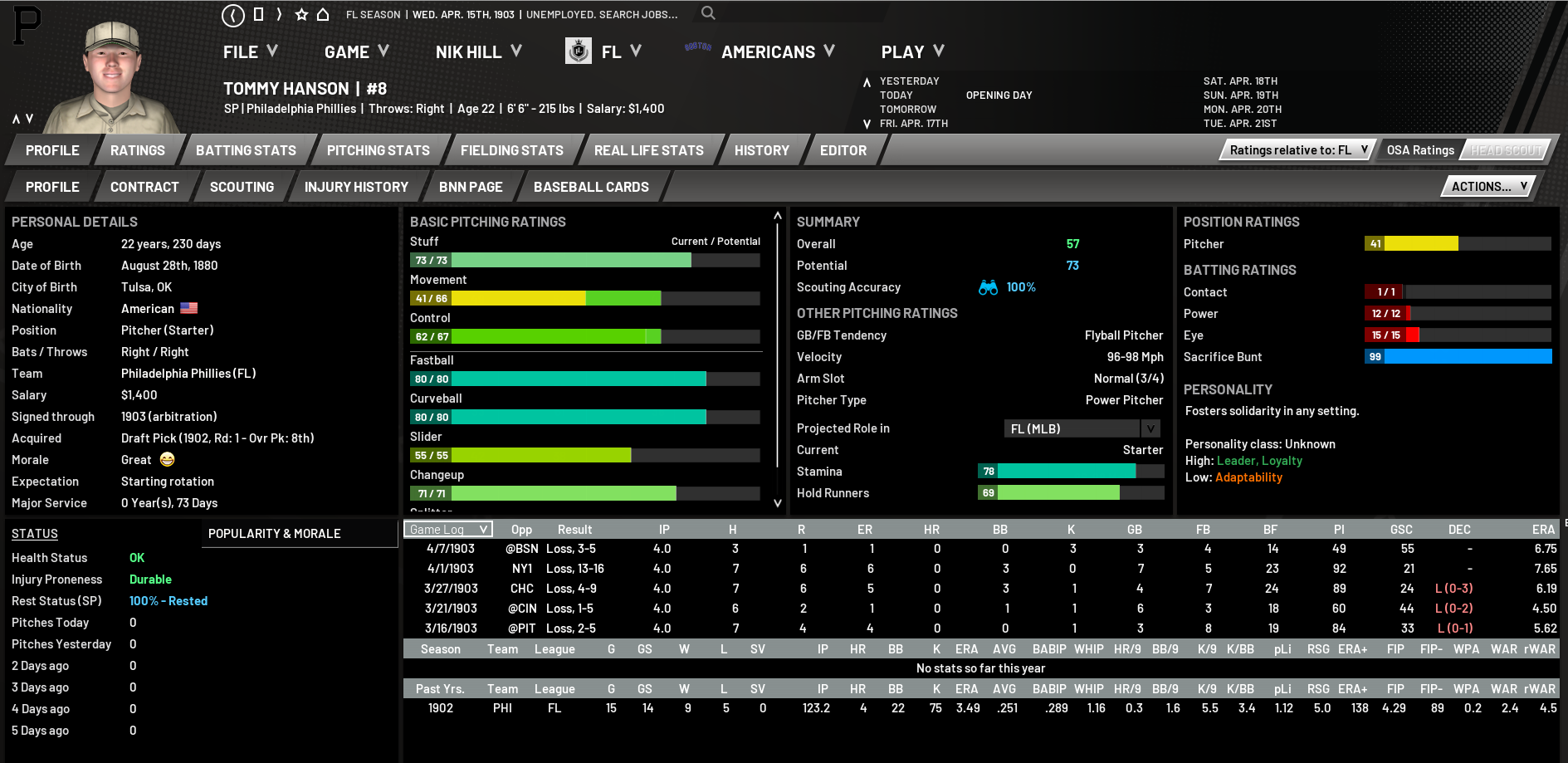Open the AMERICANS team menu
Viewport: 1568px width, 763px height.
[777, 52]
